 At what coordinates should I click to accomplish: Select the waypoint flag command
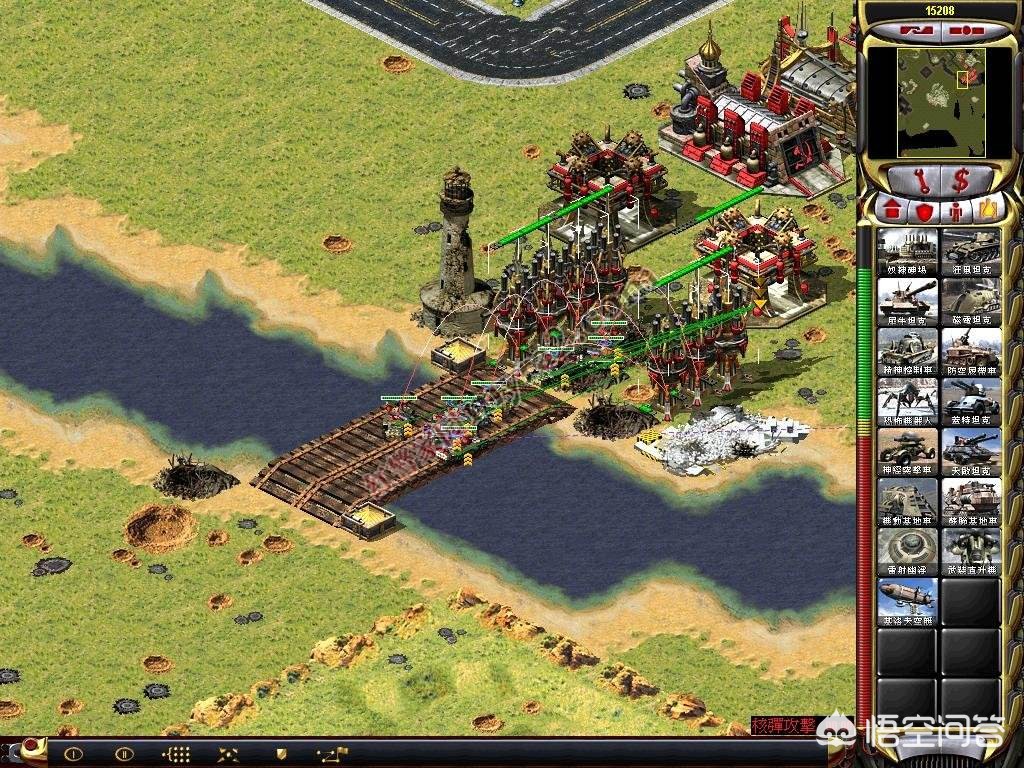click(330, 753)
